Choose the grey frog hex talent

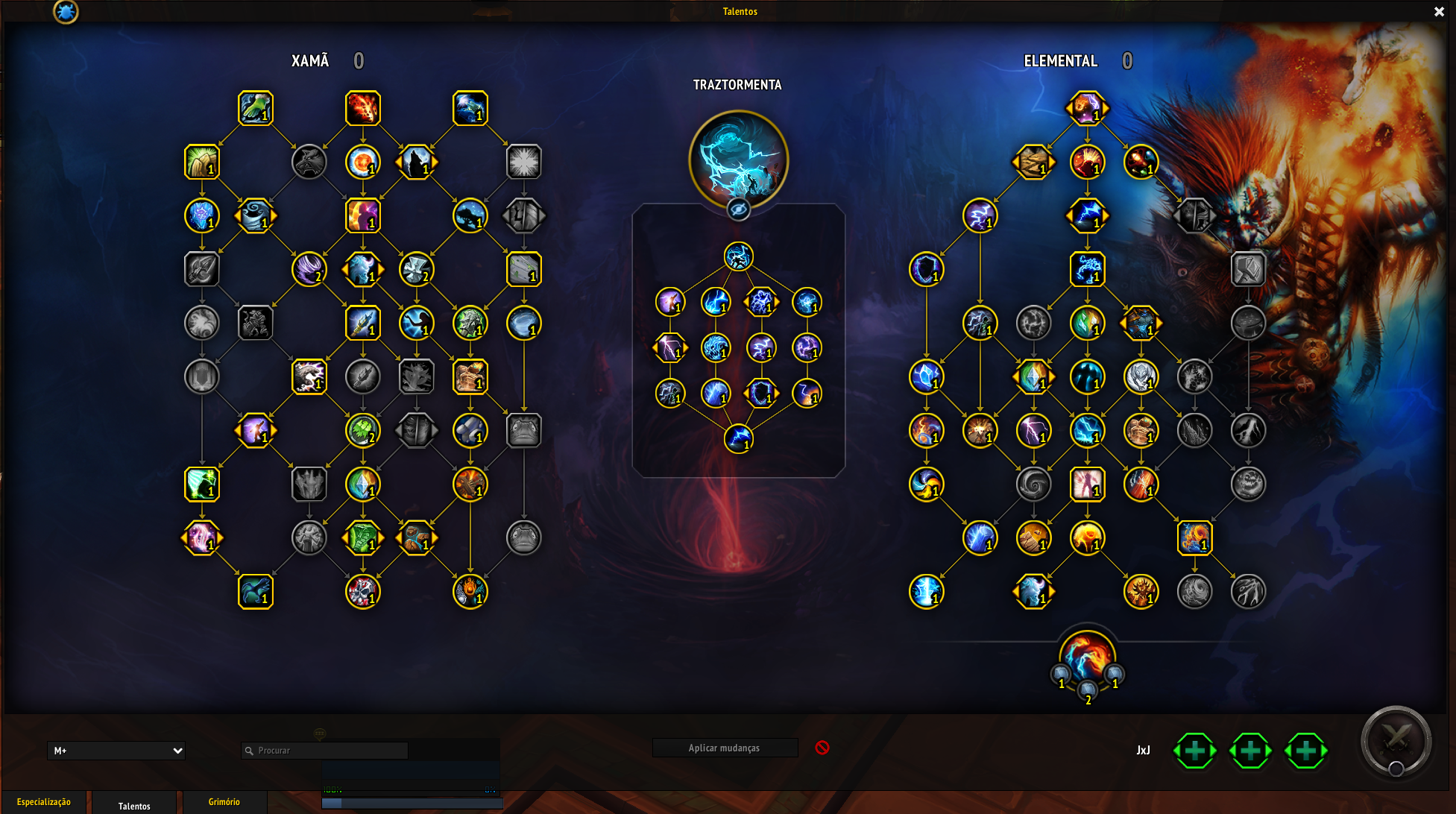pyautogui.click(x=523, y=431)
